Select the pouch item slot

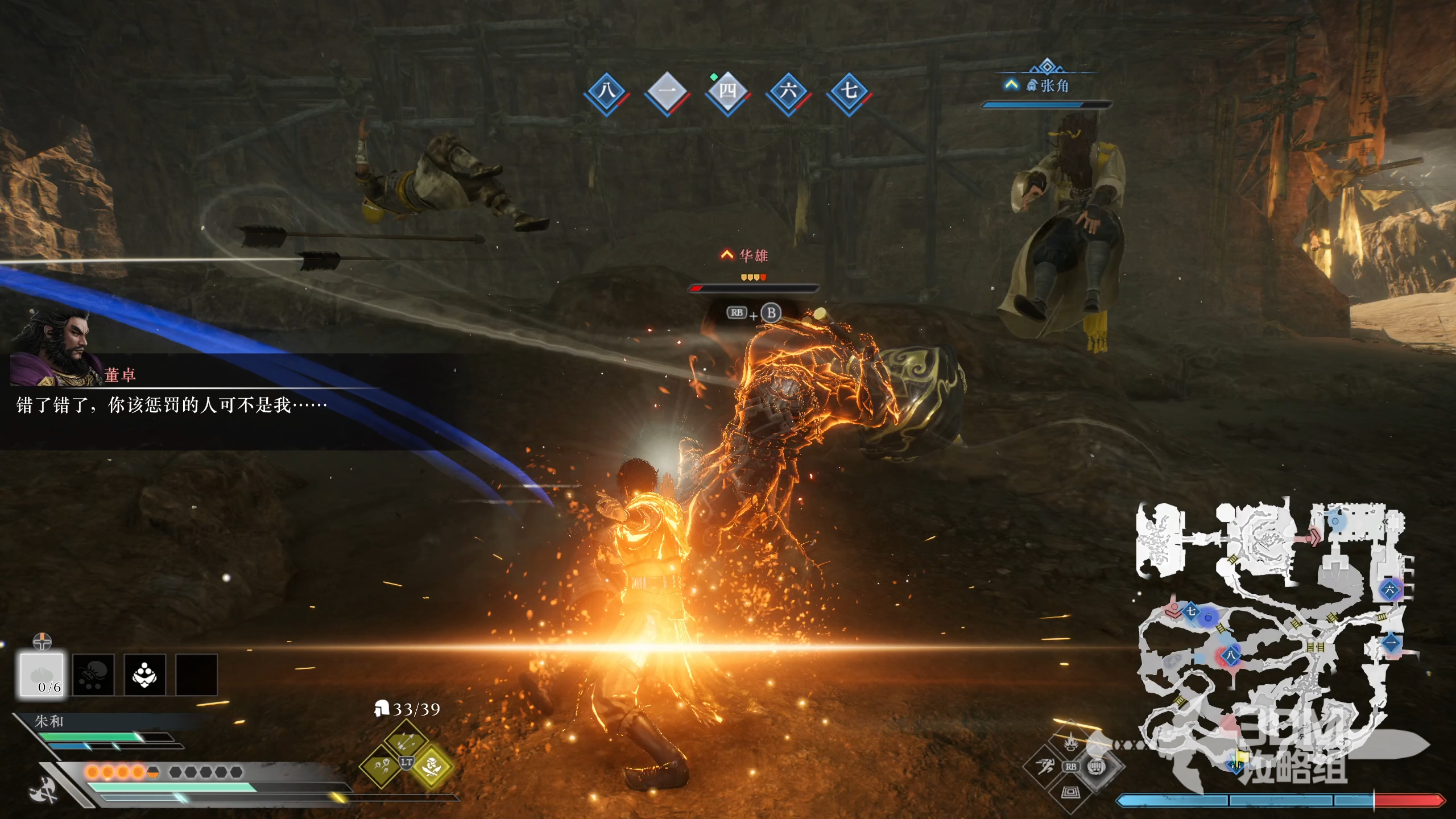pyautogui.click(x=93, y=675)
